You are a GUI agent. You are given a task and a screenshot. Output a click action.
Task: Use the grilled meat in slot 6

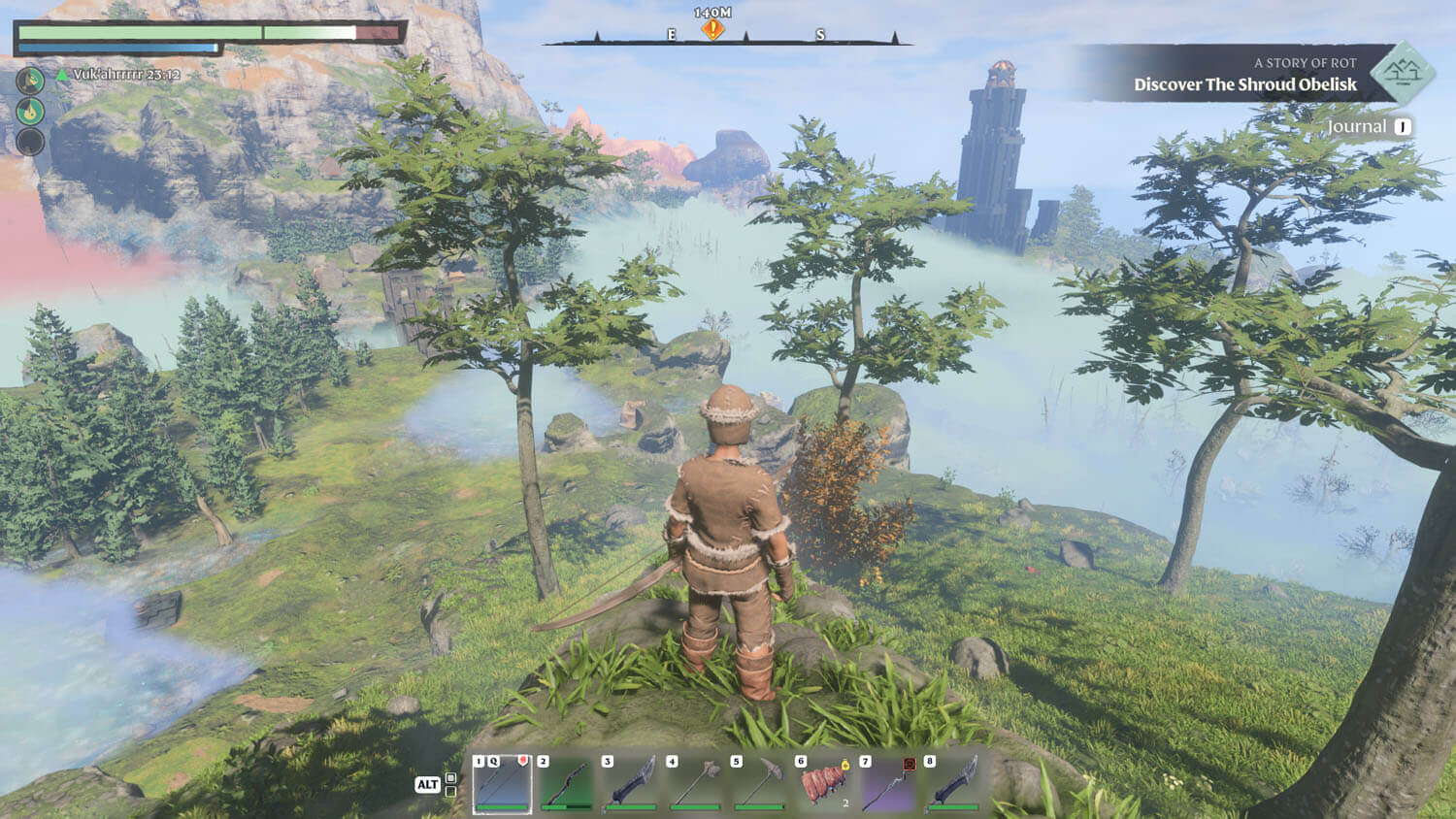tap(824, 783)
